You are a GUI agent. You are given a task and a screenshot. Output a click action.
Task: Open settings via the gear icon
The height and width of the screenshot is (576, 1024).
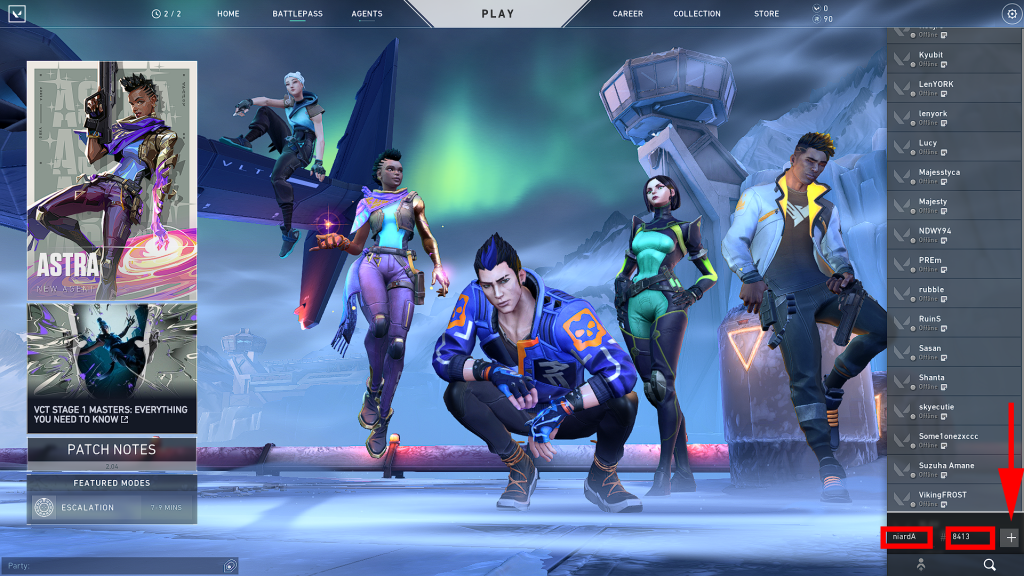click(1010, 14)
